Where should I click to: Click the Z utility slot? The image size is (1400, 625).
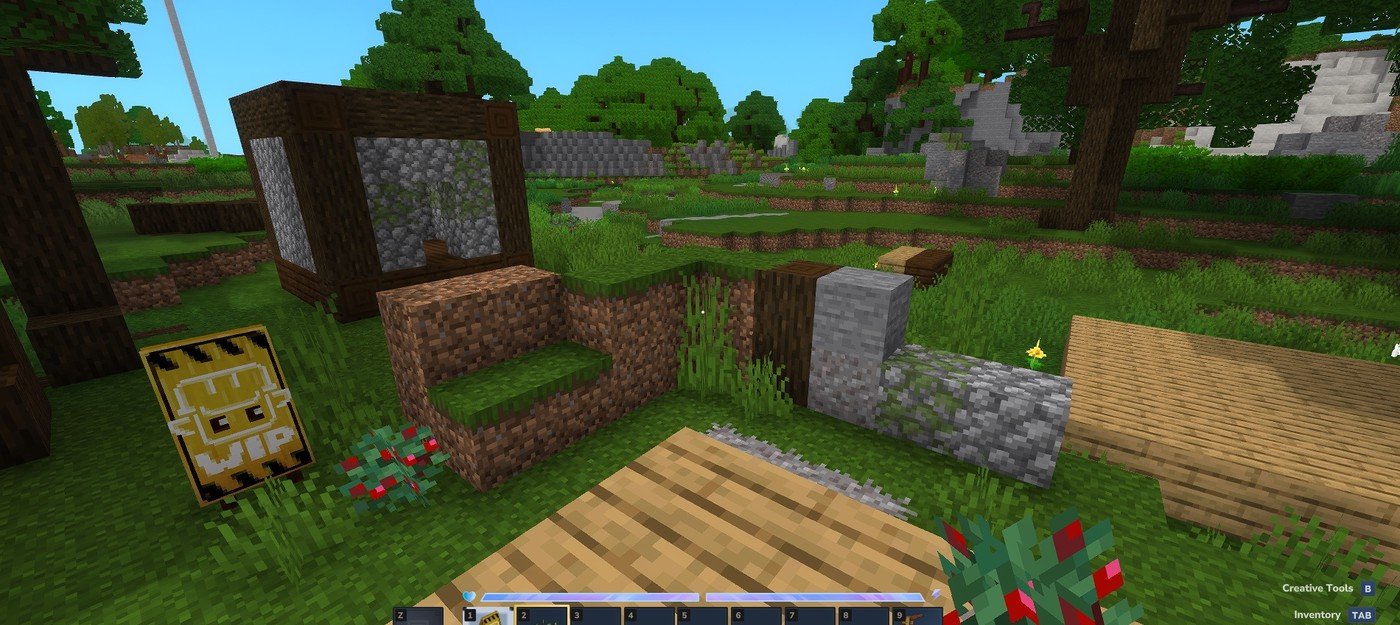click(418, 616)
